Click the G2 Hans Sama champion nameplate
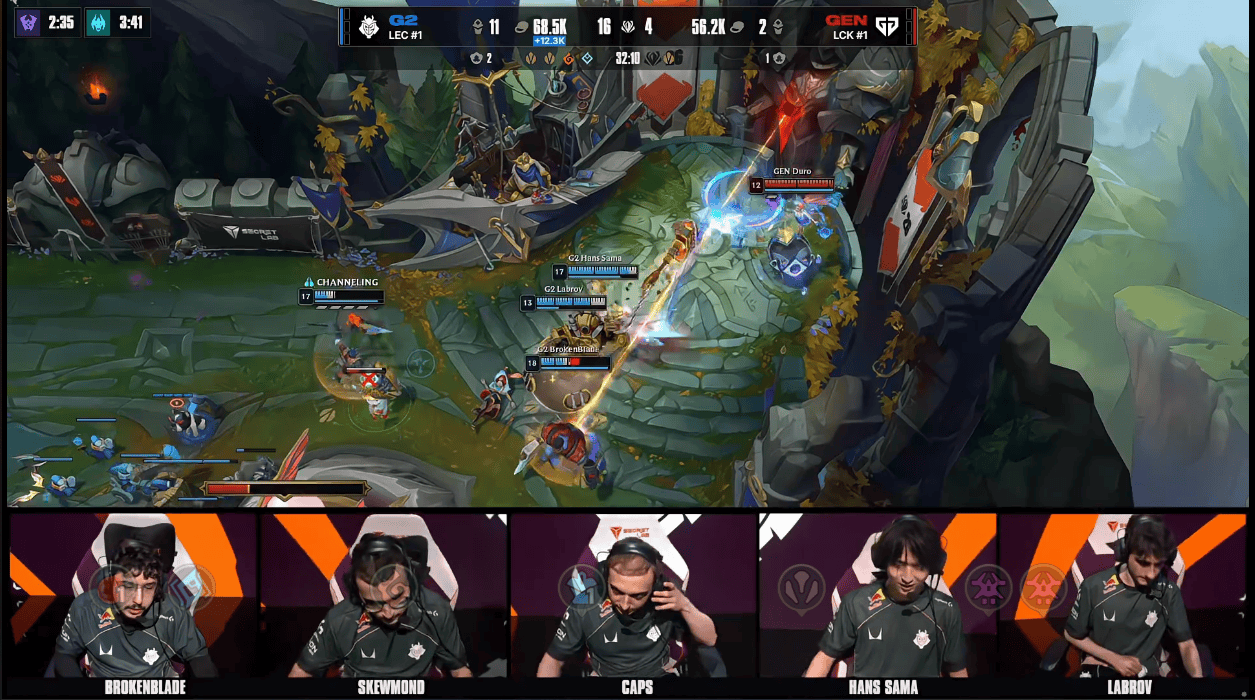 coord(595,259)
